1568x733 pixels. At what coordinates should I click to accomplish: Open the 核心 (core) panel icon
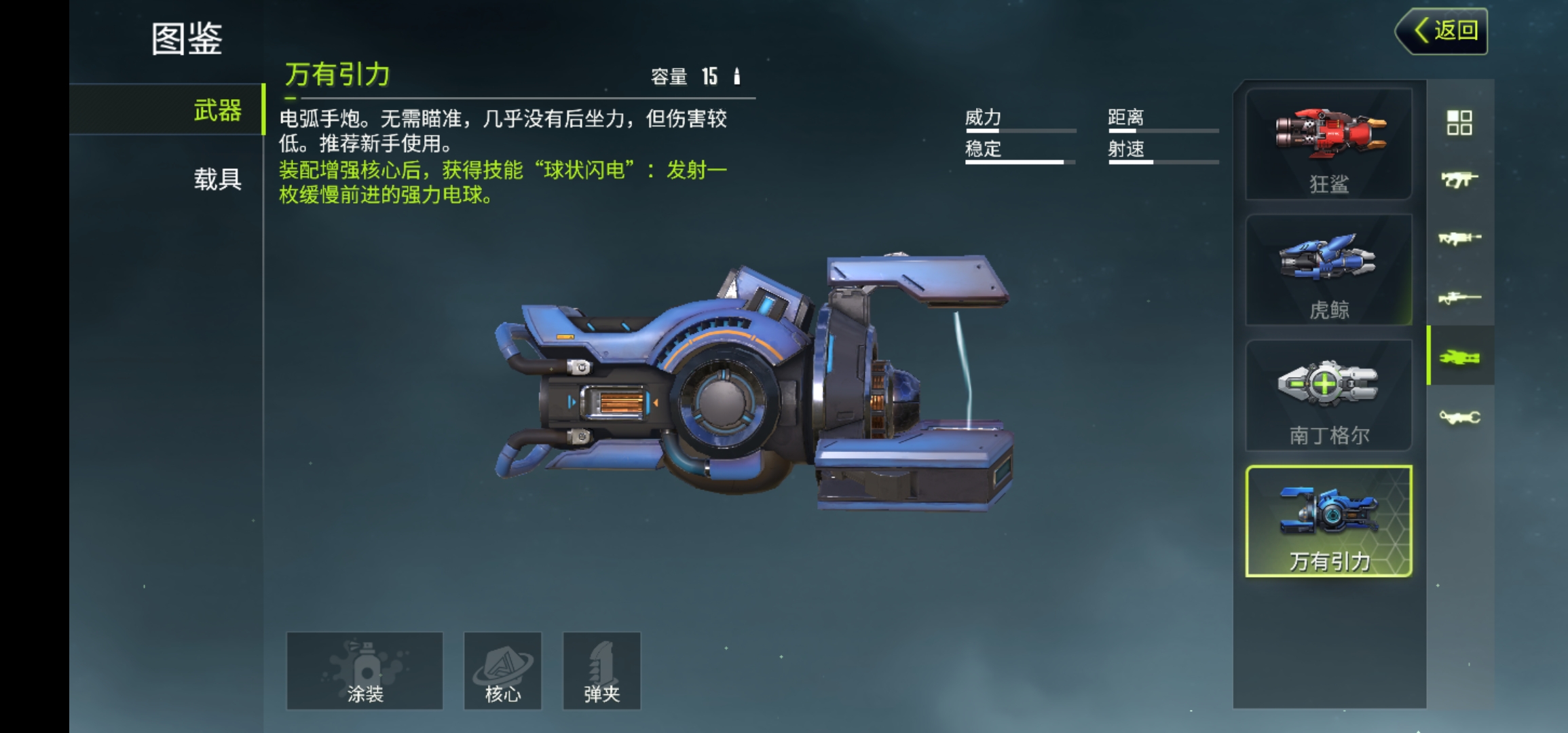(502, 670)
